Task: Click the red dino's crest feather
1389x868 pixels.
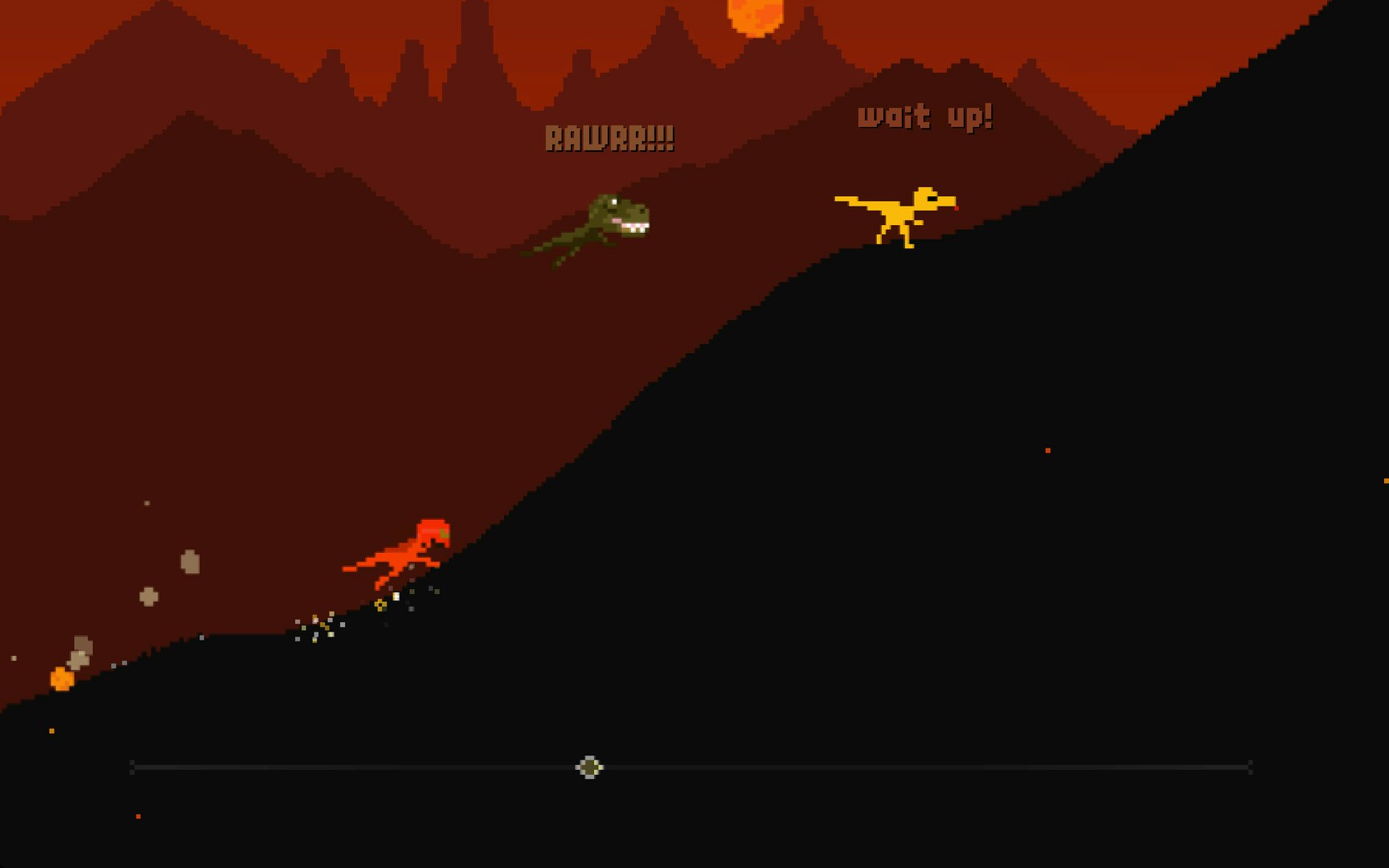Action: (x=444, y=533)
